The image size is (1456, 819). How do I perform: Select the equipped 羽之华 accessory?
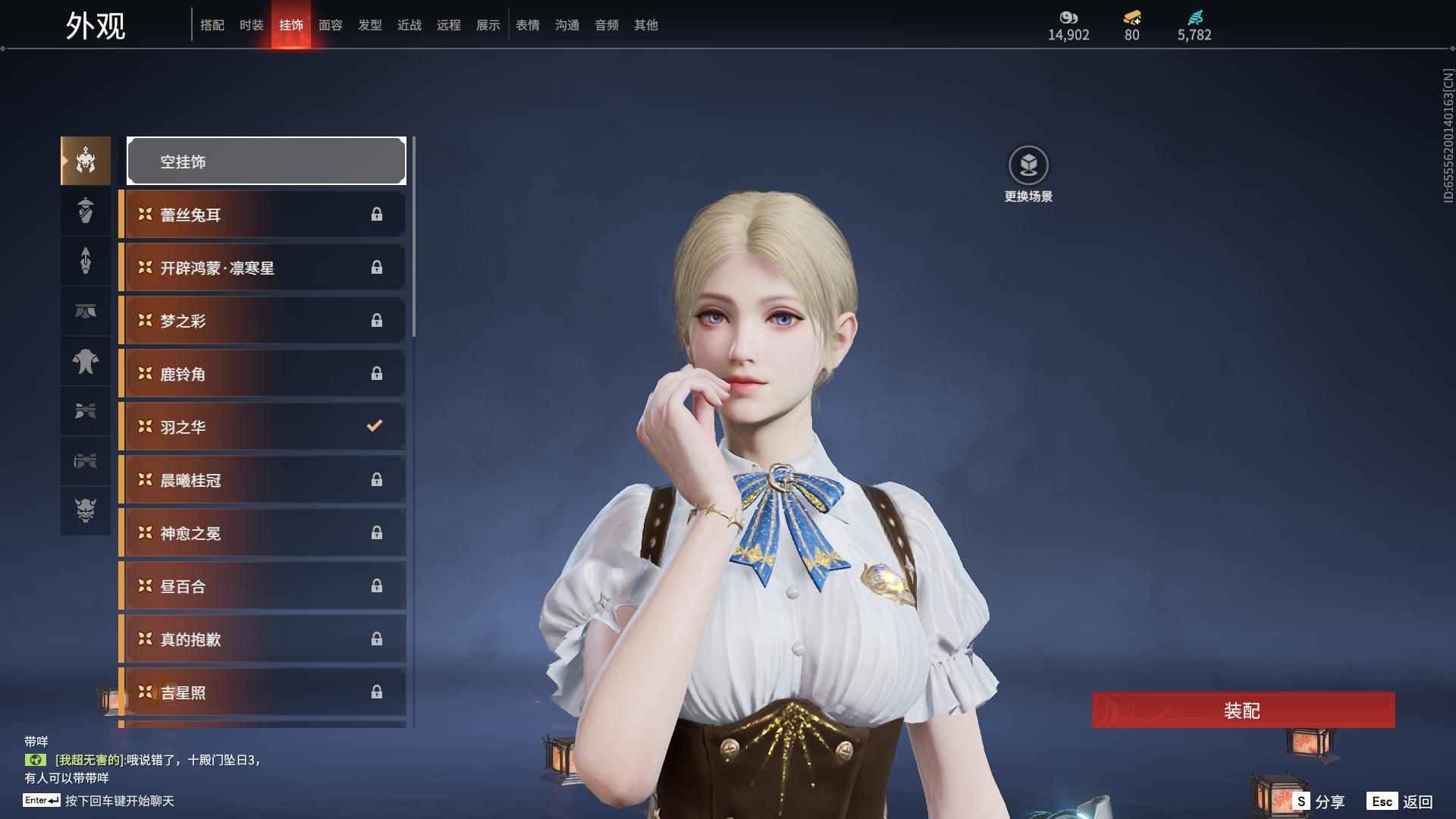pos(263,427)
